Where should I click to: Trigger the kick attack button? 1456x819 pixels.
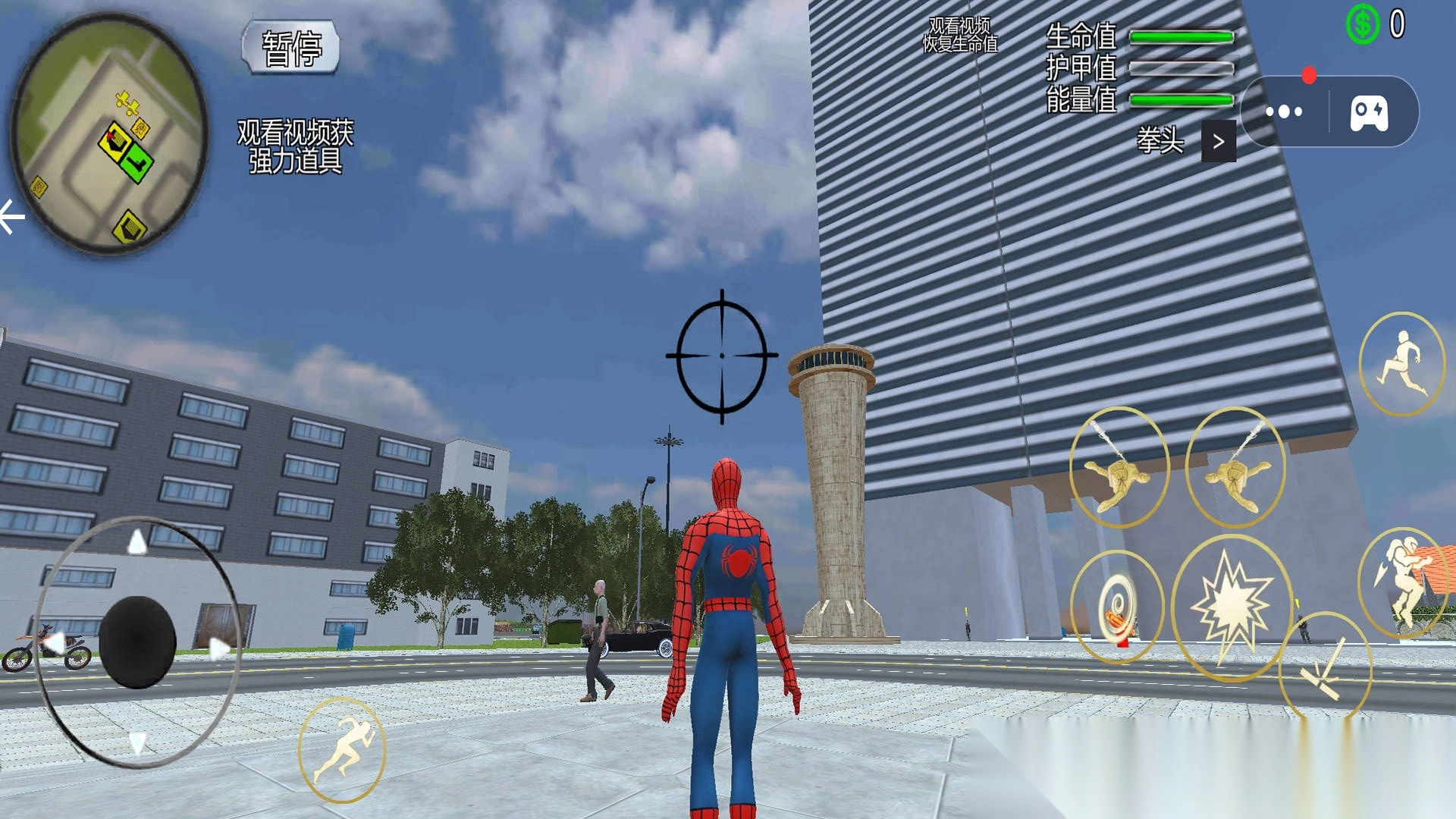(x=1325, y=667)
